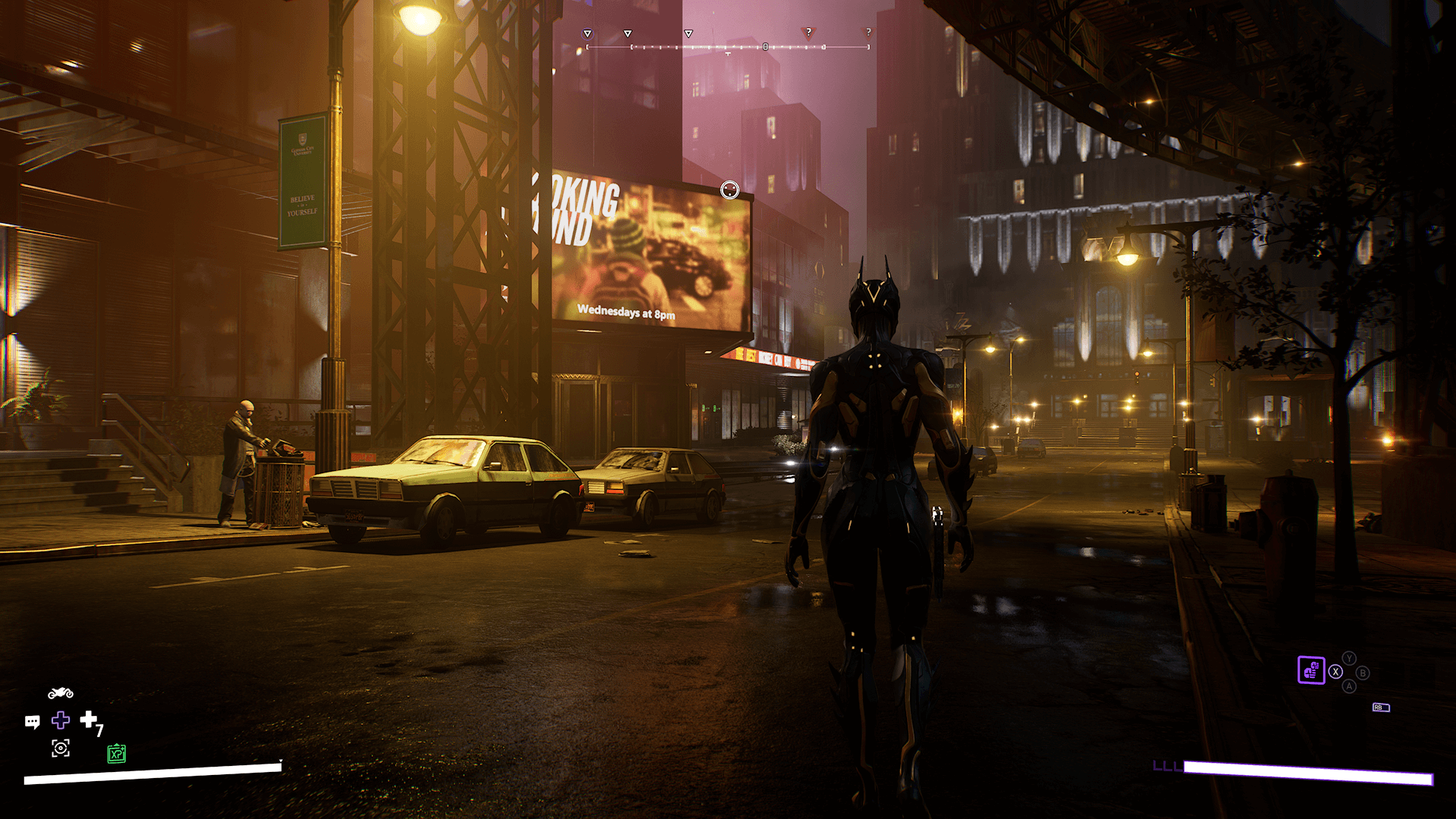Activate the AR scan reticle icon
Viewport: 1456px width, 819px height.
pyautogui.click(x=61, y=748)
